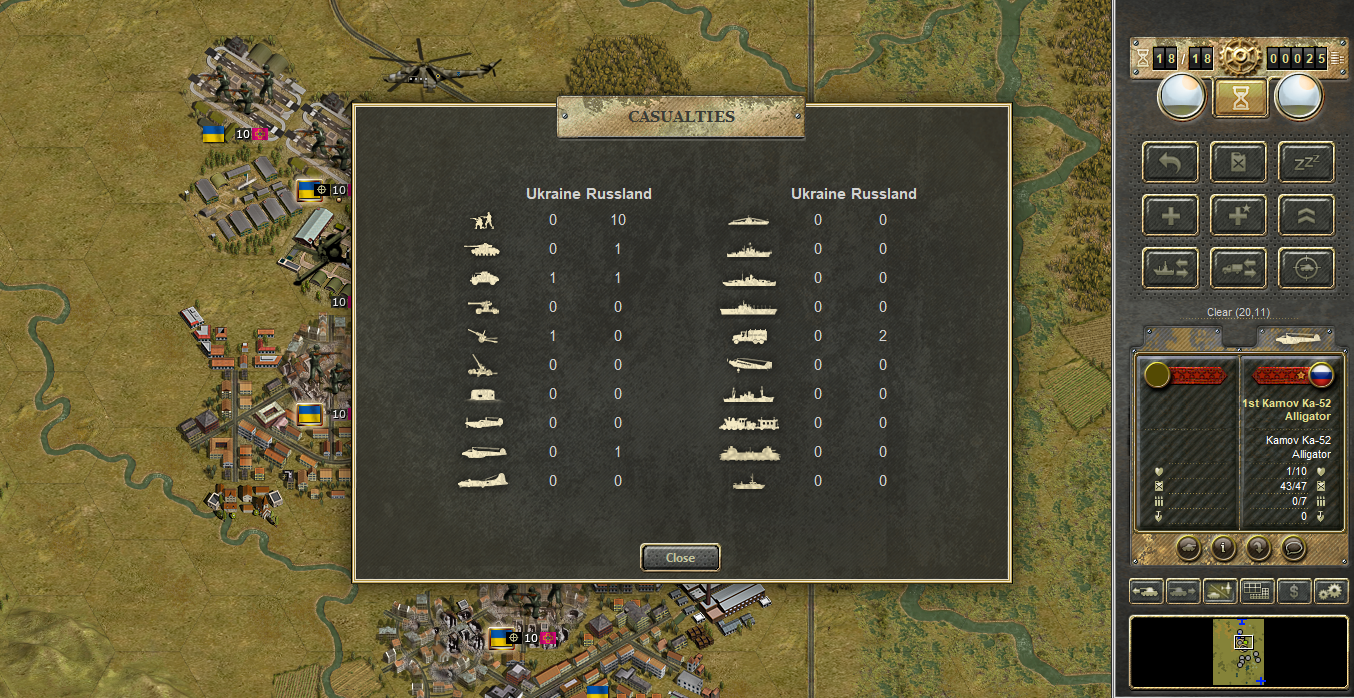End the turn with the hourglass button

coord(1240,98)
